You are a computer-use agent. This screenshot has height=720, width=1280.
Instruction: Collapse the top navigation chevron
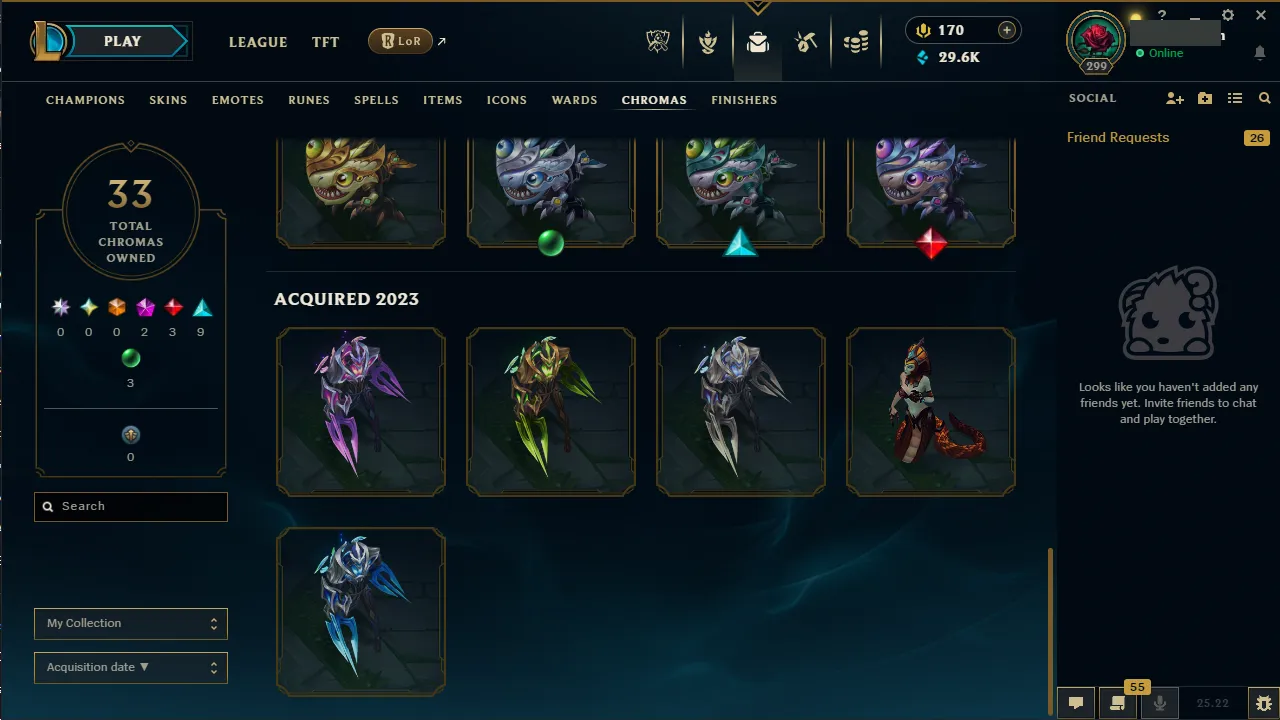point(757,8)
